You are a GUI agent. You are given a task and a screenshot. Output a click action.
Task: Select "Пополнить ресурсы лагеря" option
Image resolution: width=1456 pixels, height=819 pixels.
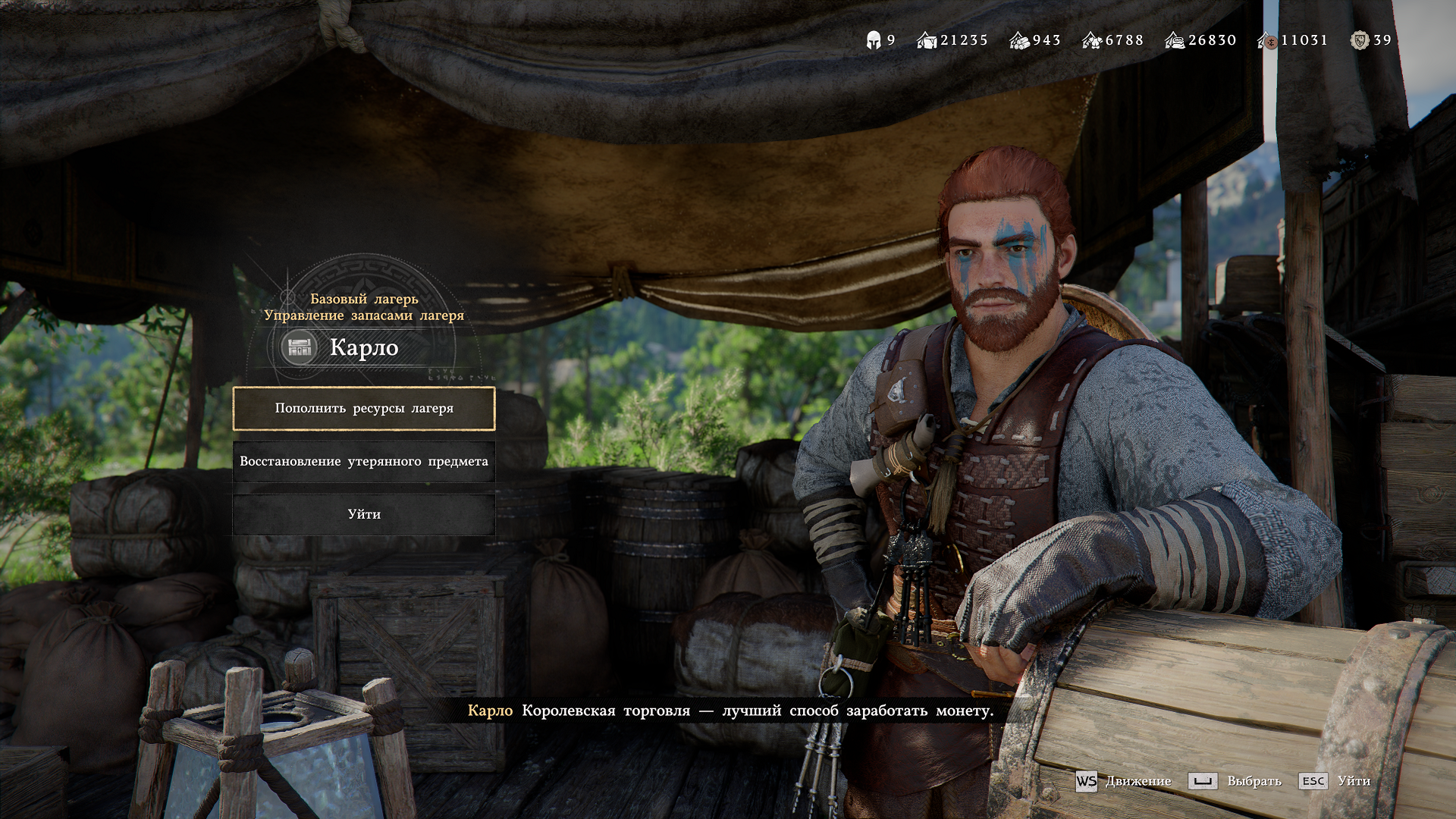click(x=364, y=409)
